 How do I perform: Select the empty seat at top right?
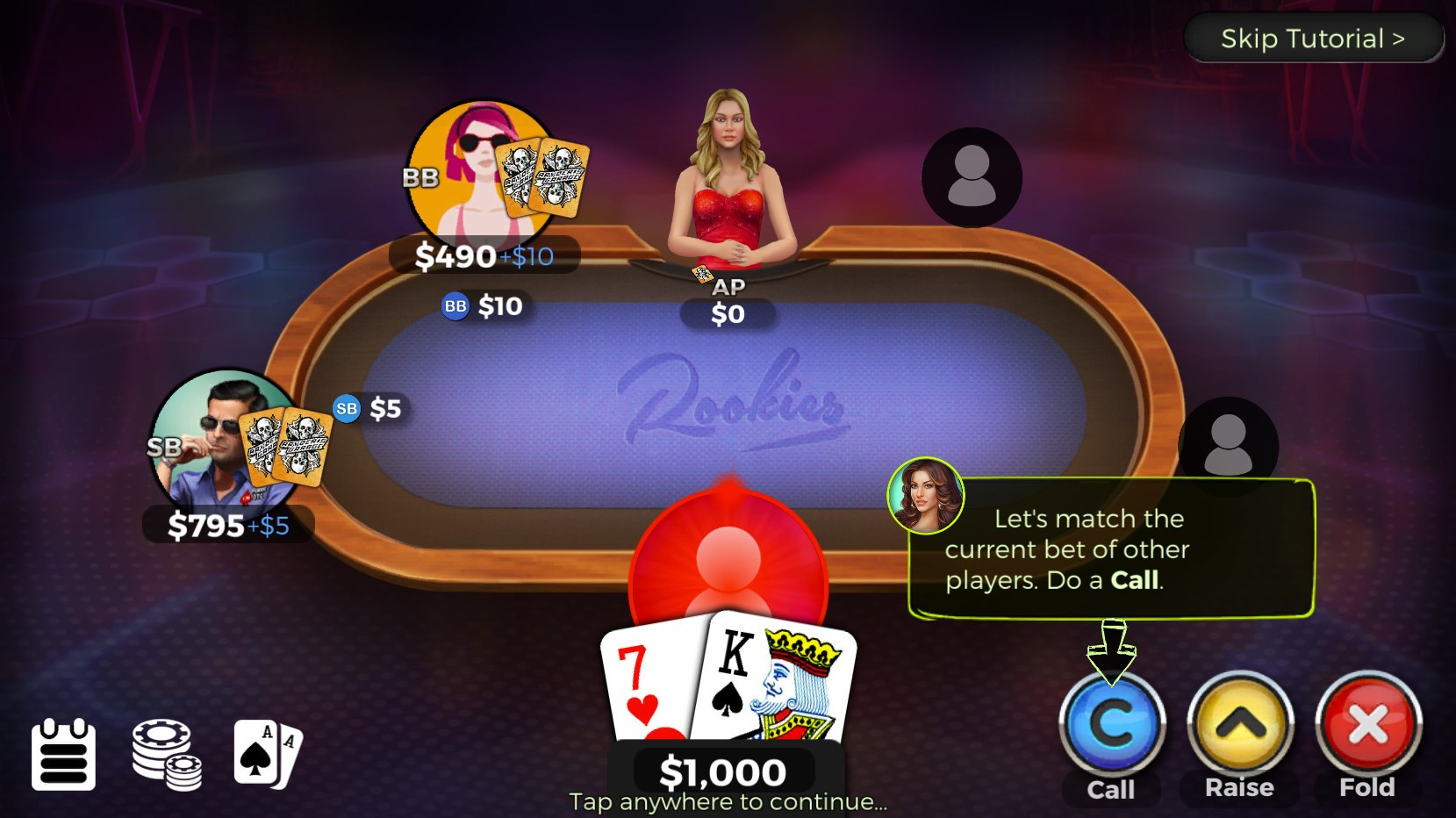971,176
